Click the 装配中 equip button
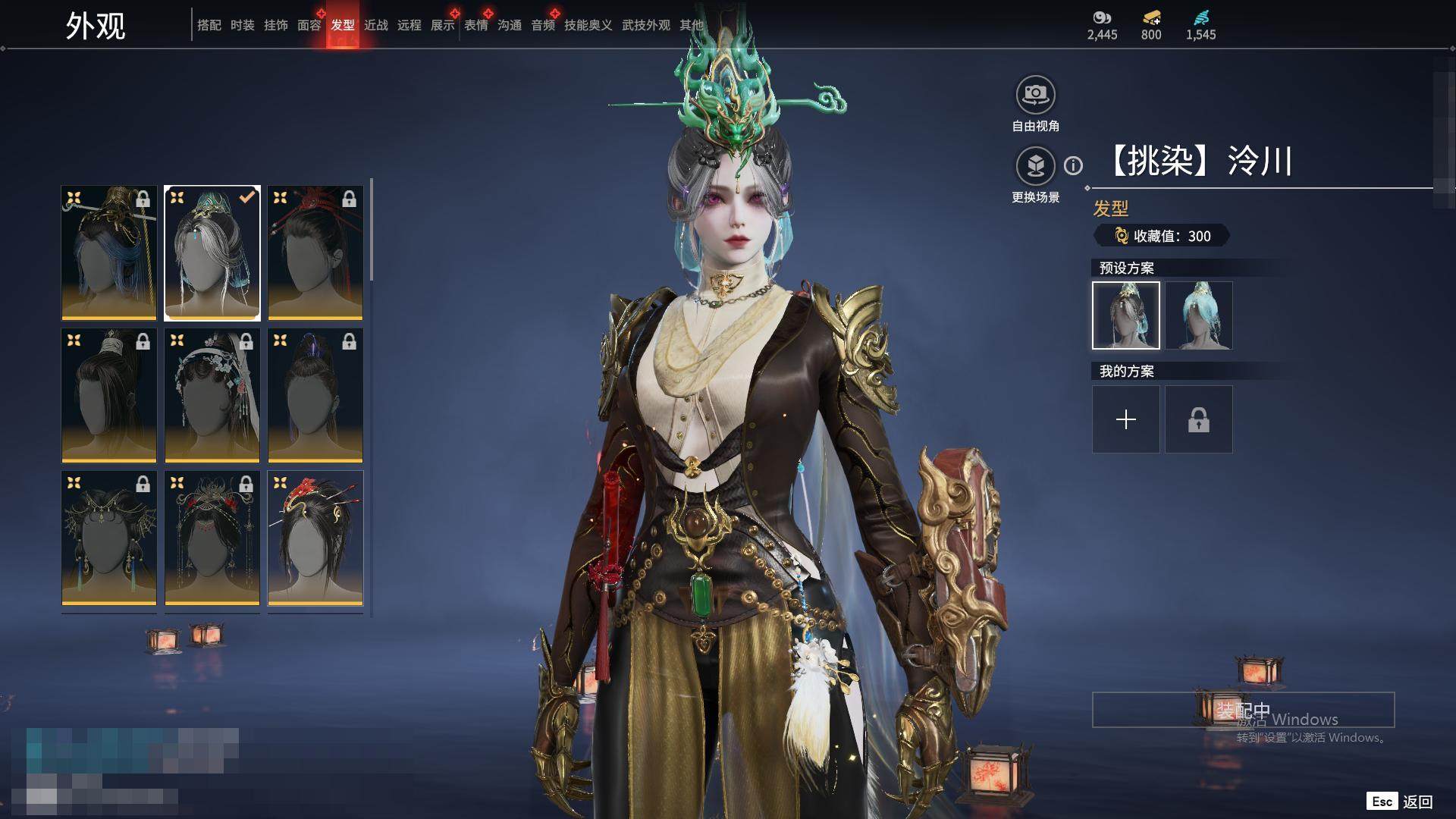The image size is (1456, 819). [x=1243, y=710]
